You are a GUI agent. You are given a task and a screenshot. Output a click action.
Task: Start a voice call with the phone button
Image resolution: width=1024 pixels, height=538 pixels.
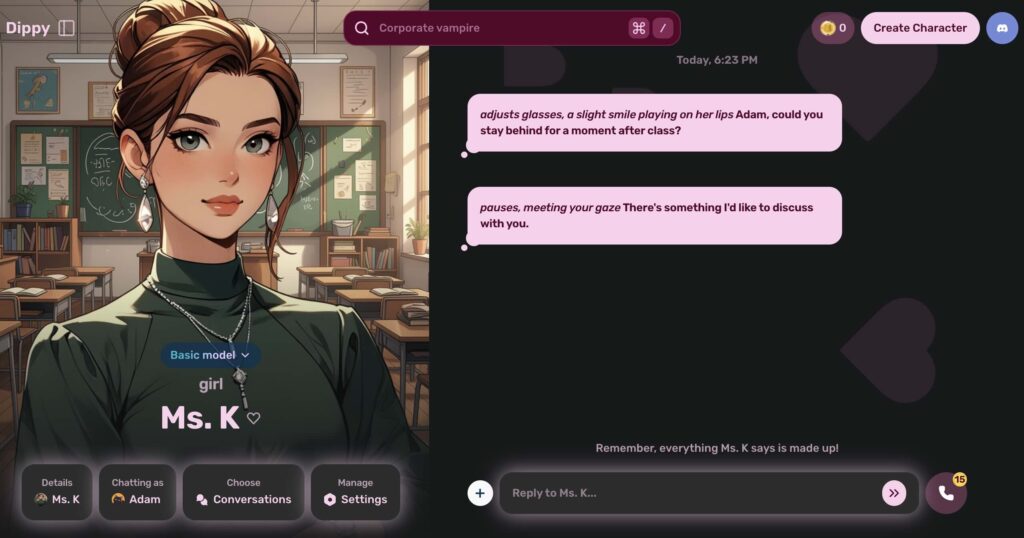pos(945,493)
